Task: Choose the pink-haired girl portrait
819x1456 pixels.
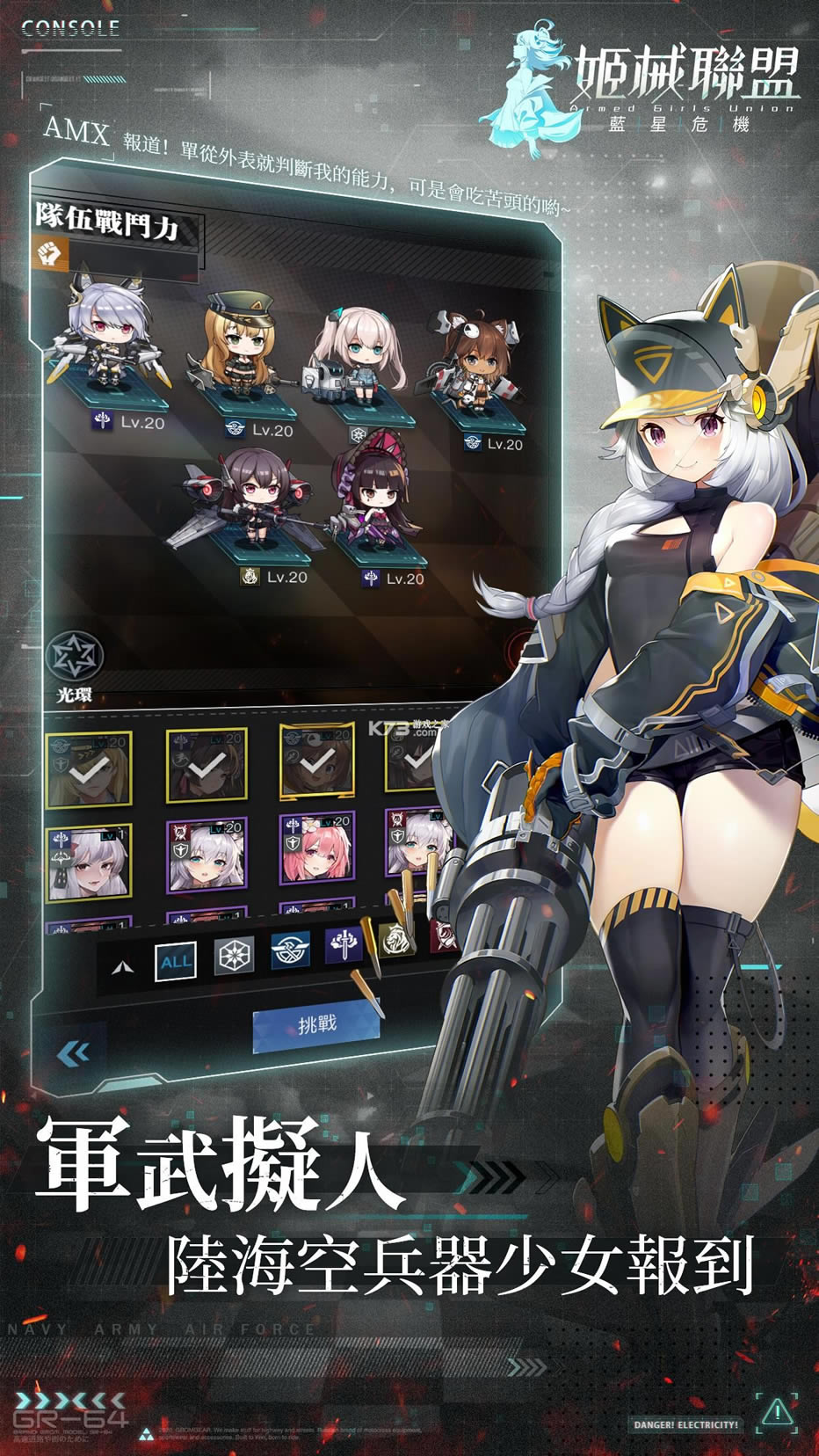Action: [x=316, y=851]
